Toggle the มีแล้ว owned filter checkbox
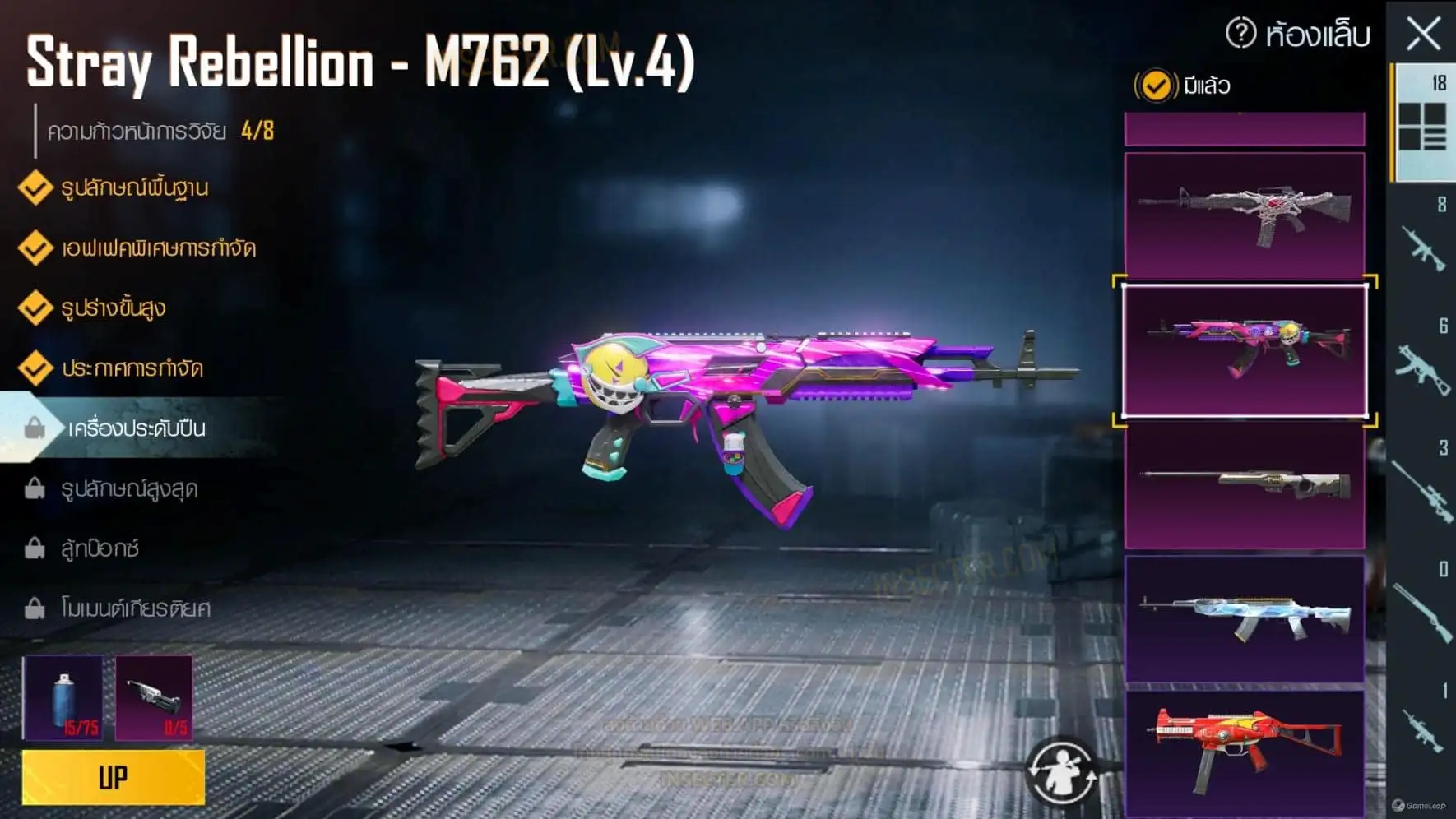This screenshot has width=1456, height=819. point(1156,86)
